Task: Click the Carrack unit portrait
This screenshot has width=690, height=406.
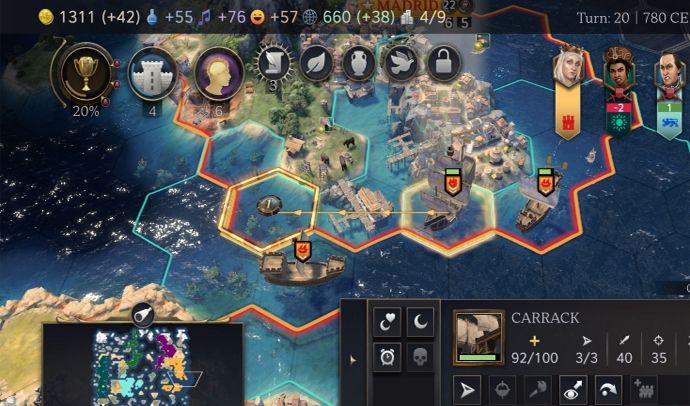Action: tap(478, 335)
